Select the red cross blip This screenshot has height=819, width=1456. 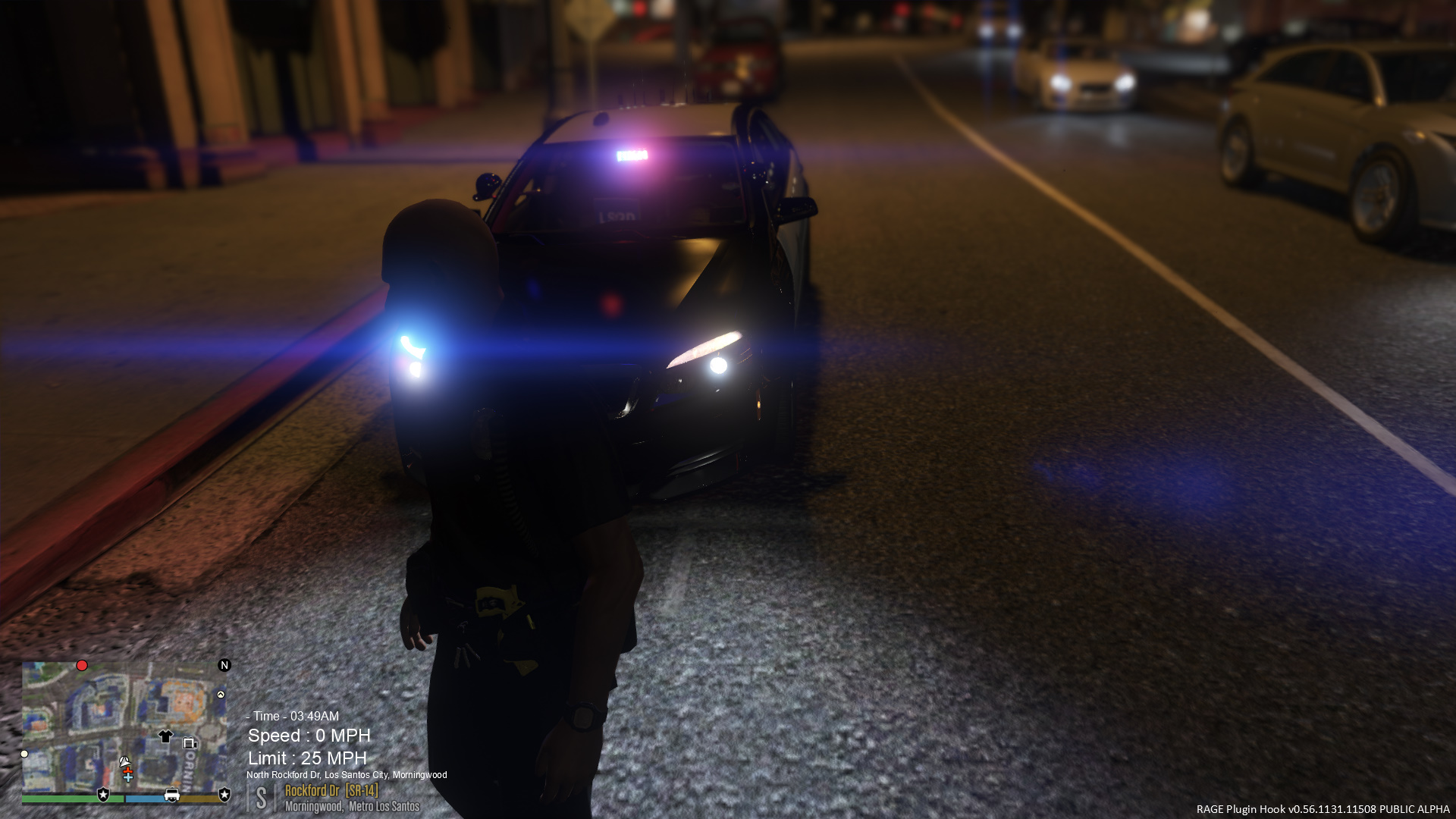tap(127, 770)
